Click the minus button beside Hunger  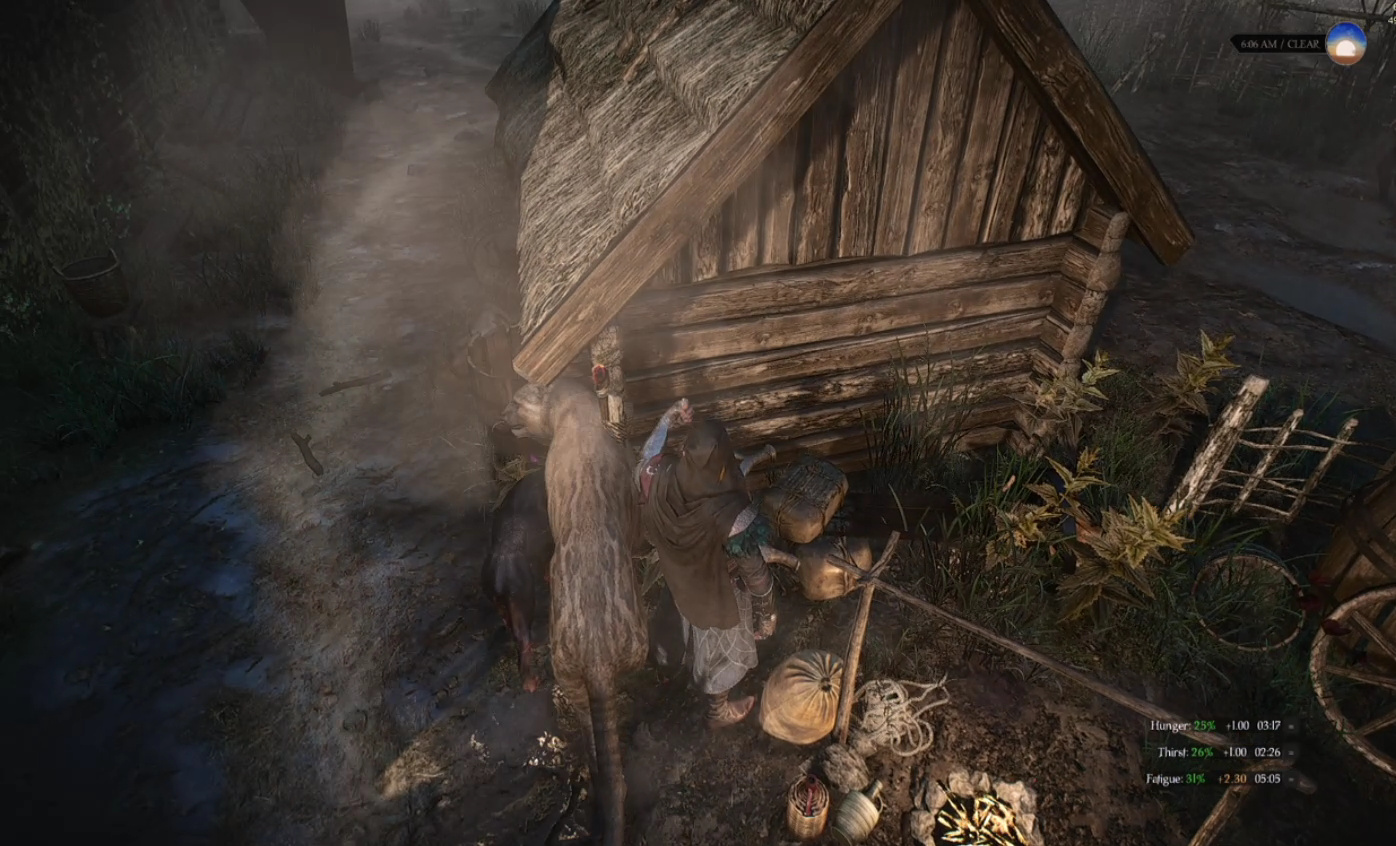[1291, 726]
